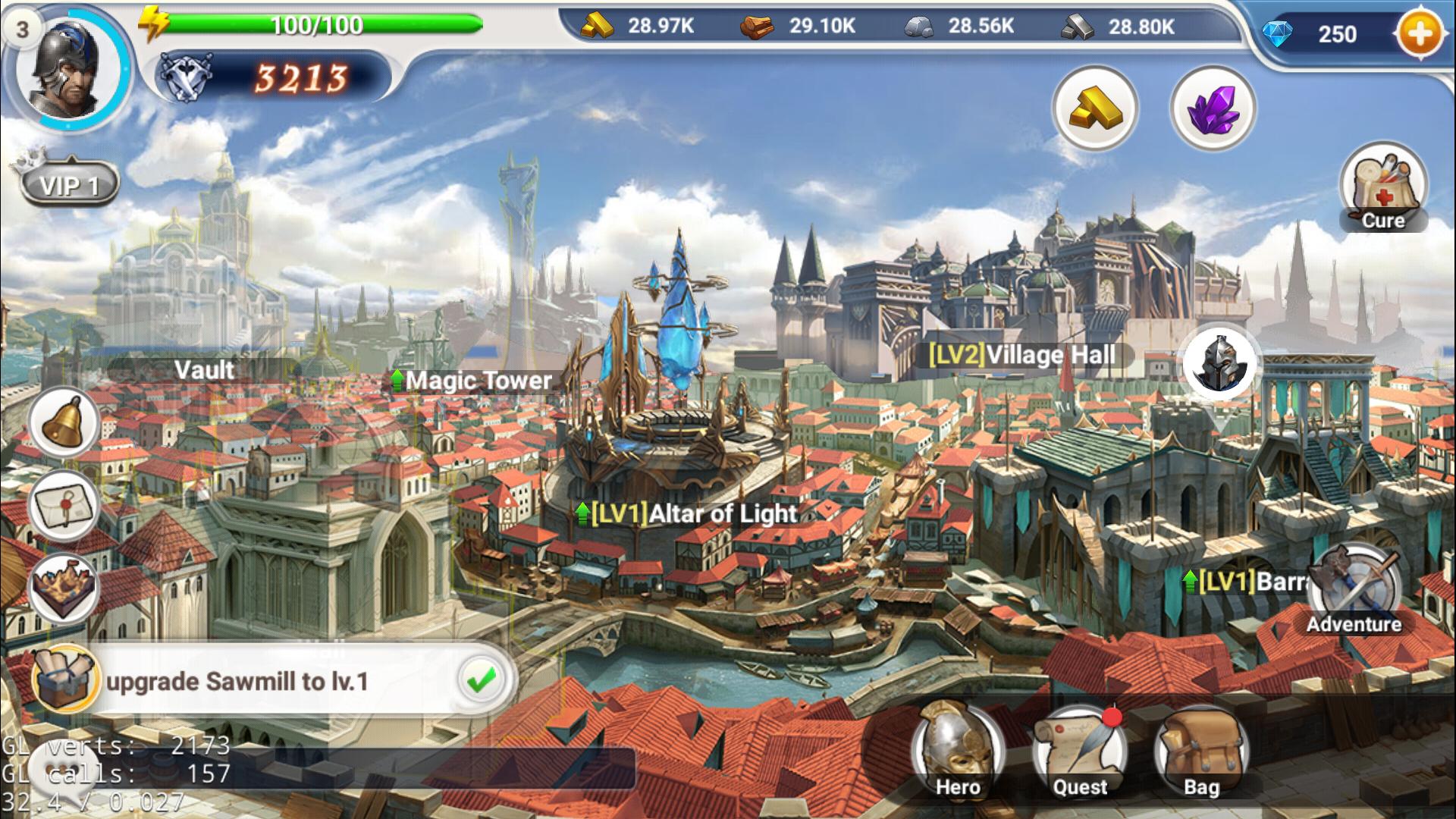Click the golden bell notification icon
Screen dimensions: 1456x819
pyautogui.click(x=64, y=423)
